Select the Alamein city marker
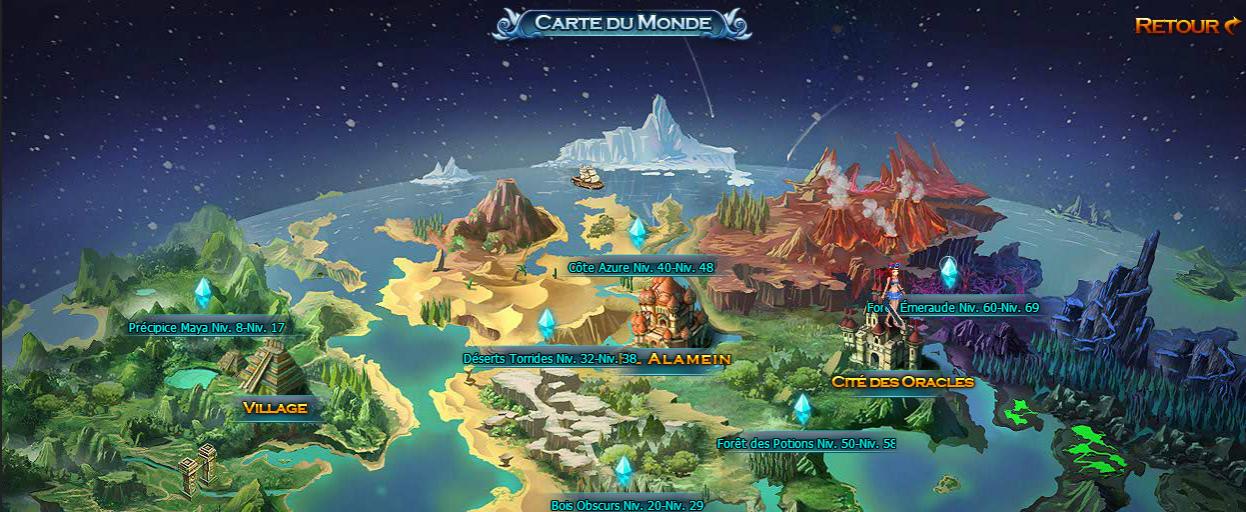The width and height of the screenshot is (1246, 512). [x=689, y=358]
